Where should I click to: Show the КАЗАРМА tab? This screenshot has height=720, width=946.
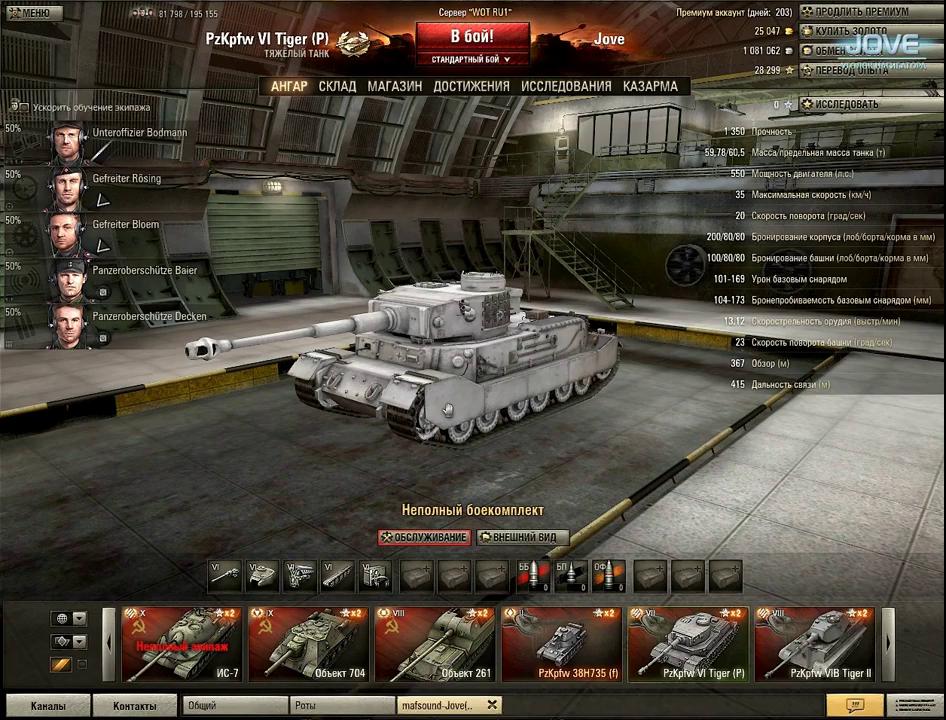coord(650,86)
